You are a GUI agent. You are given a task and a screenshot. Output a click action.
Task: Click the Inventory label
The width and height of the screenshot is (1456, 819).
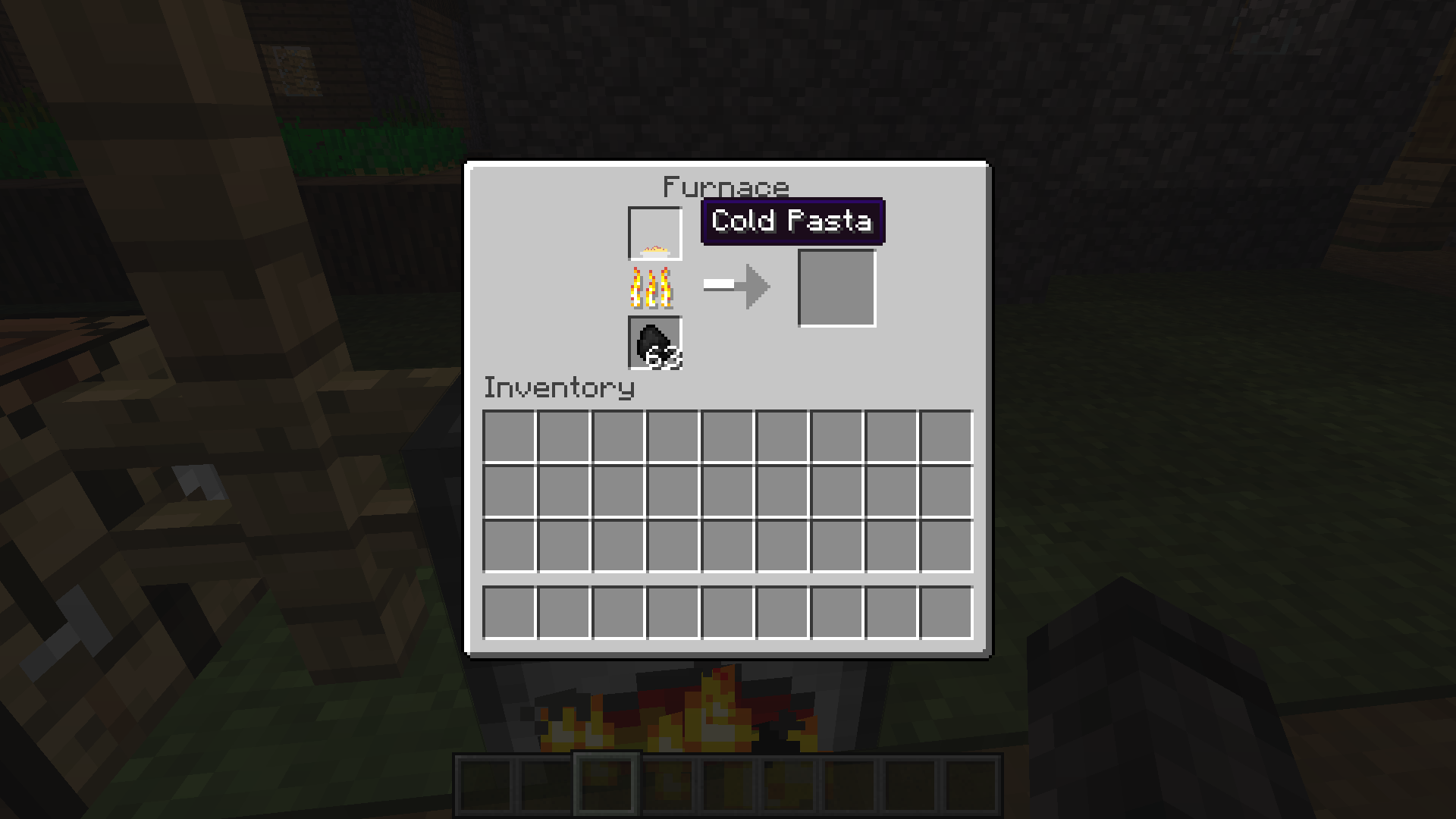[x=558, y=388]
